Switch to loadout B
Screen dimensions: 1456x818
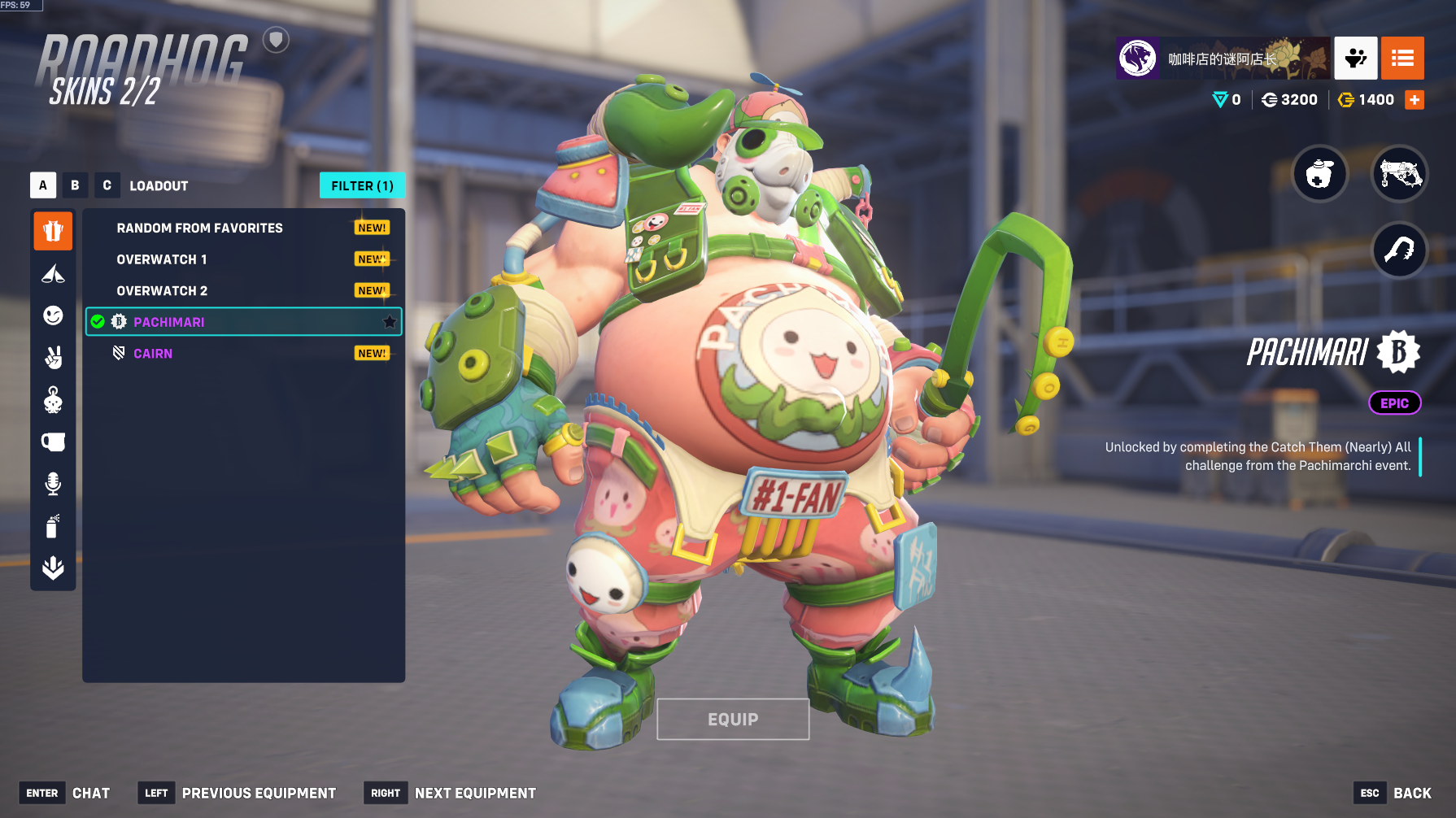coord(75,185)
